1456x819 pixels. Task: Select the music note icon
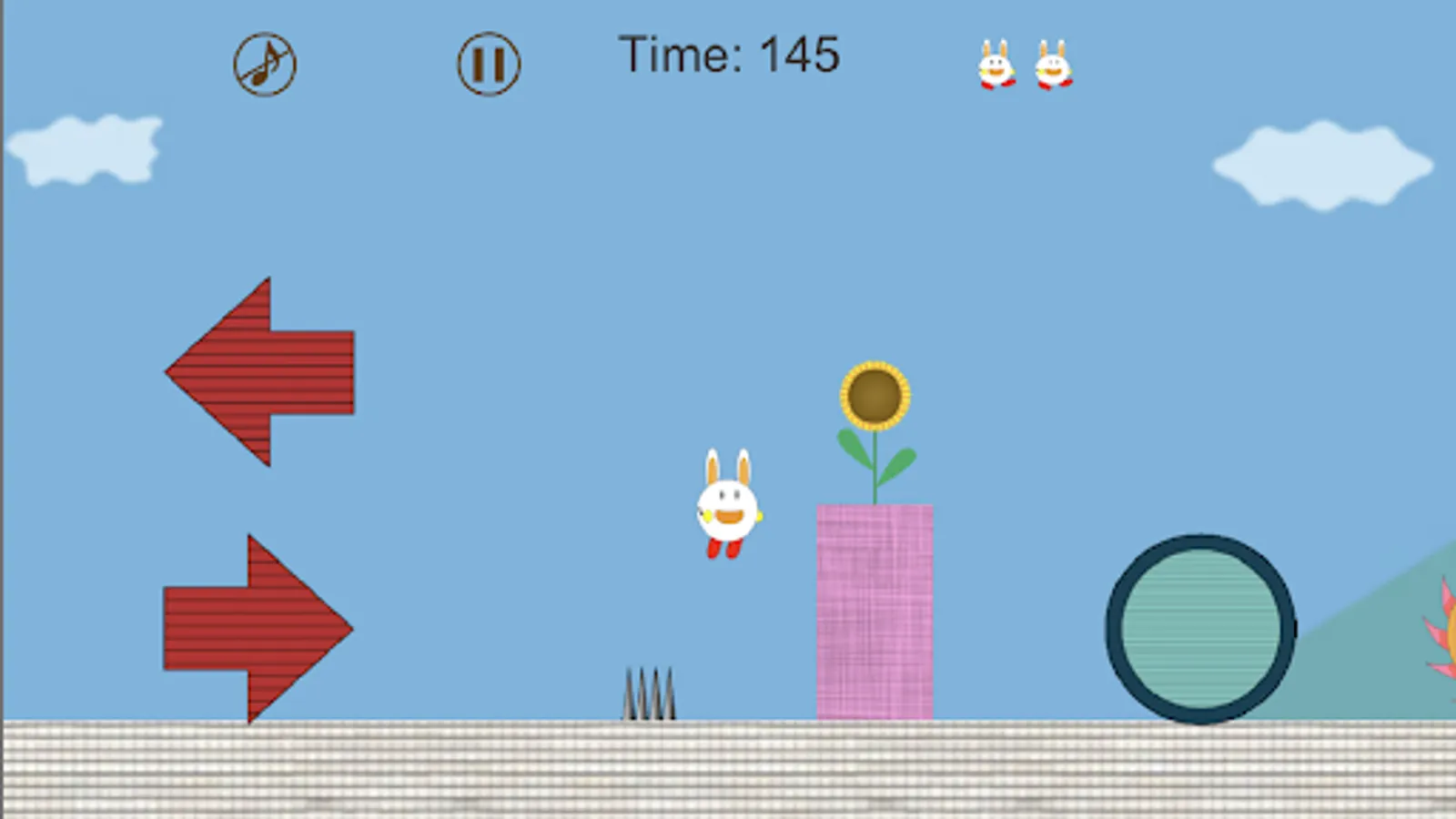tap(265, 64)
